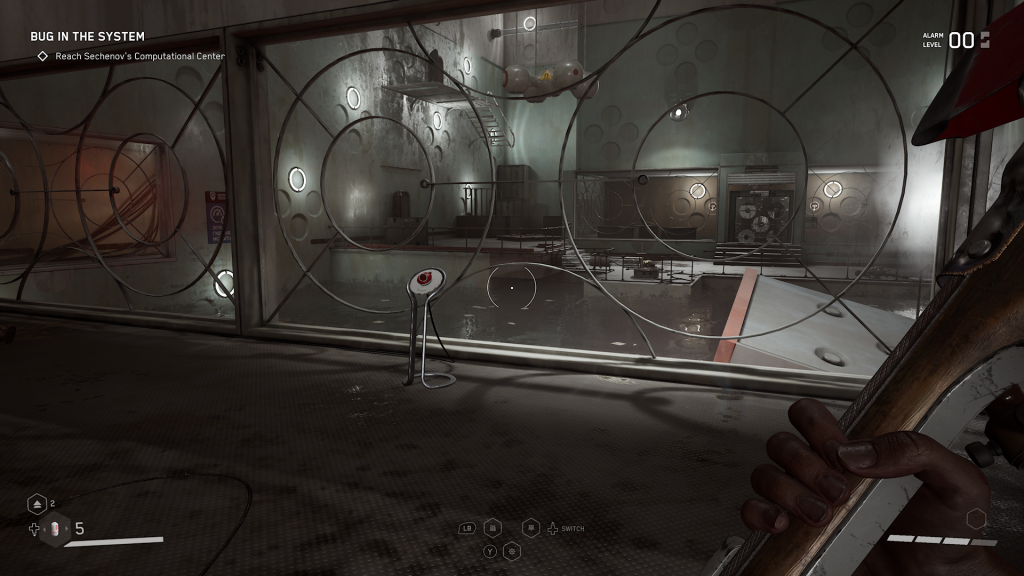Click the hexagon icon with the upward arrow
This screenshot has height=576, width=1024.
(x=37, y=504)
